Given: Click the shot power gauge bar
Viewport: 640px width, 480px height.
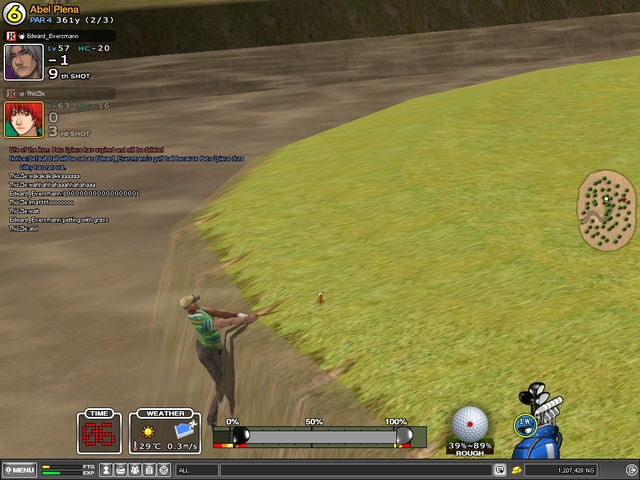Looking at the screenshot, I should 320,437.
